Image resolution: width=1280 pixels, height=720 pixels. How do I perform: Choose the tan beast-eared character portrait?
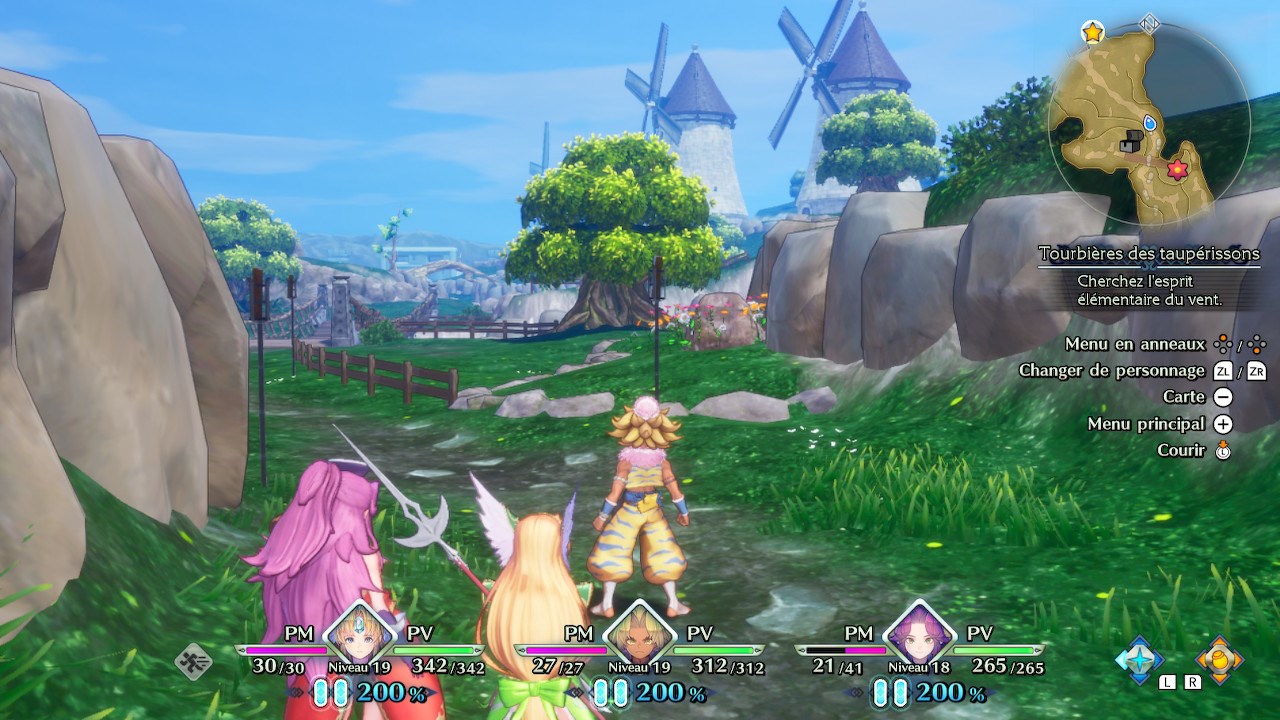click(x=636, y=631)
